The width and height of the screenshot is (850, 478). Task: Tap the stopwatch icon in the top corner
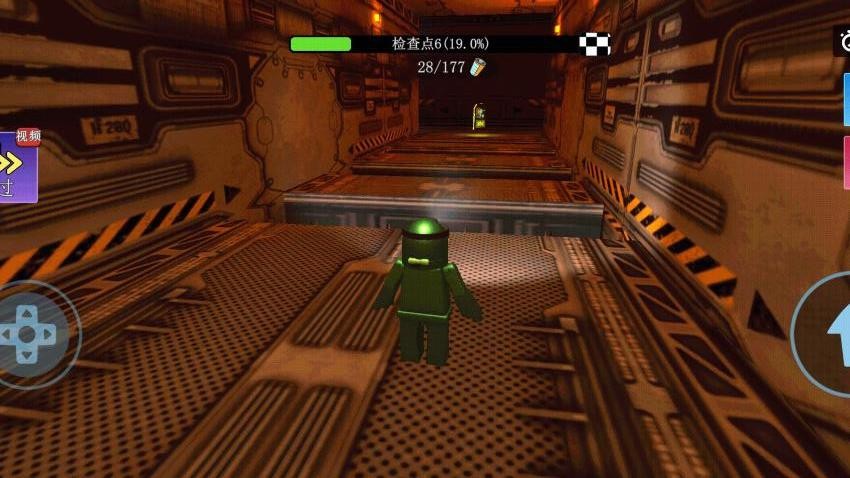tap(843, 42)
